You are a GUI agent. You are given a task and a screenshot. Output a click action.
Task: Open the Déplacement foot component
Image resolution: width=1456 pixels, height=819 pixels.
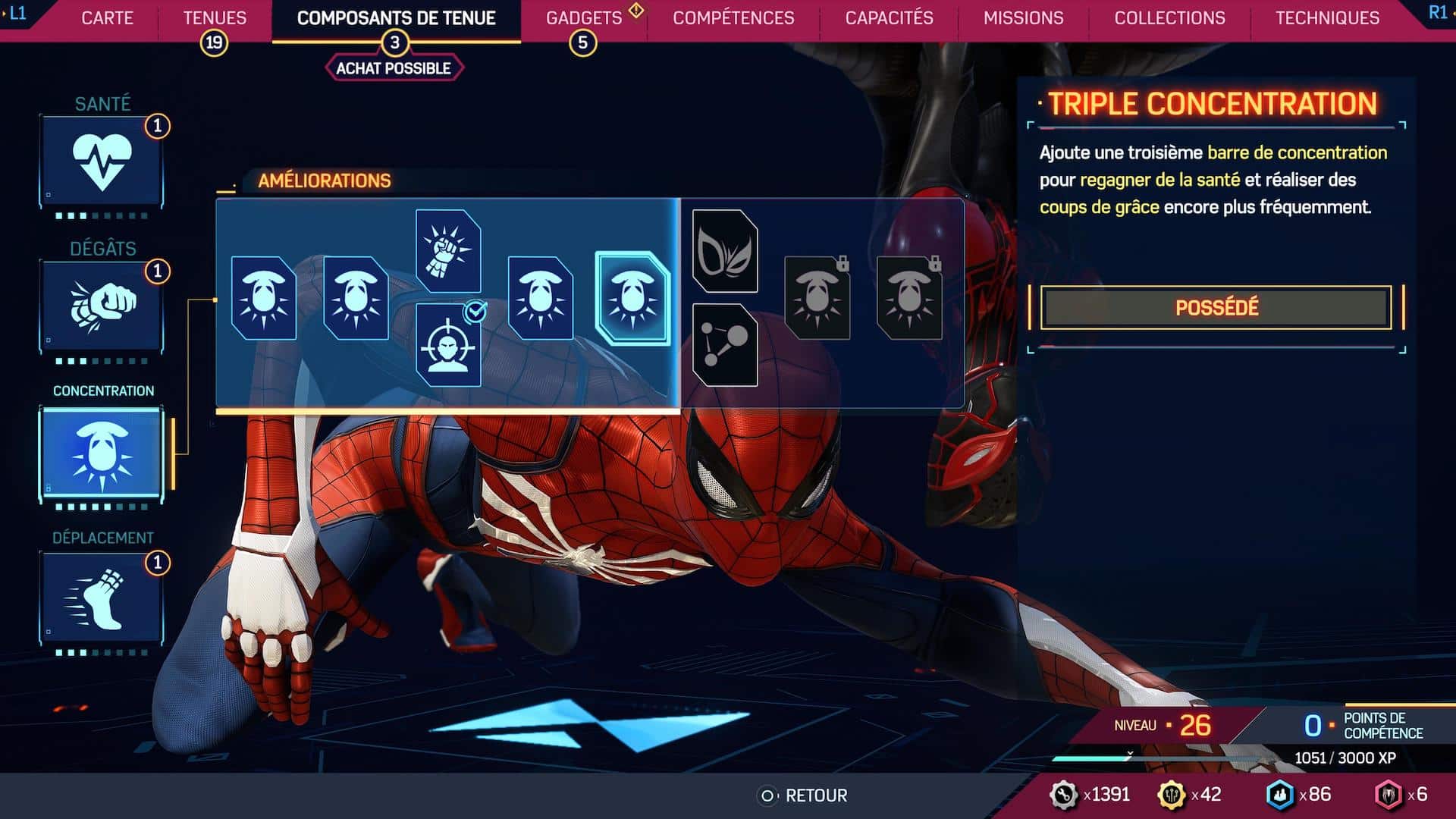(x=102, y=598)
